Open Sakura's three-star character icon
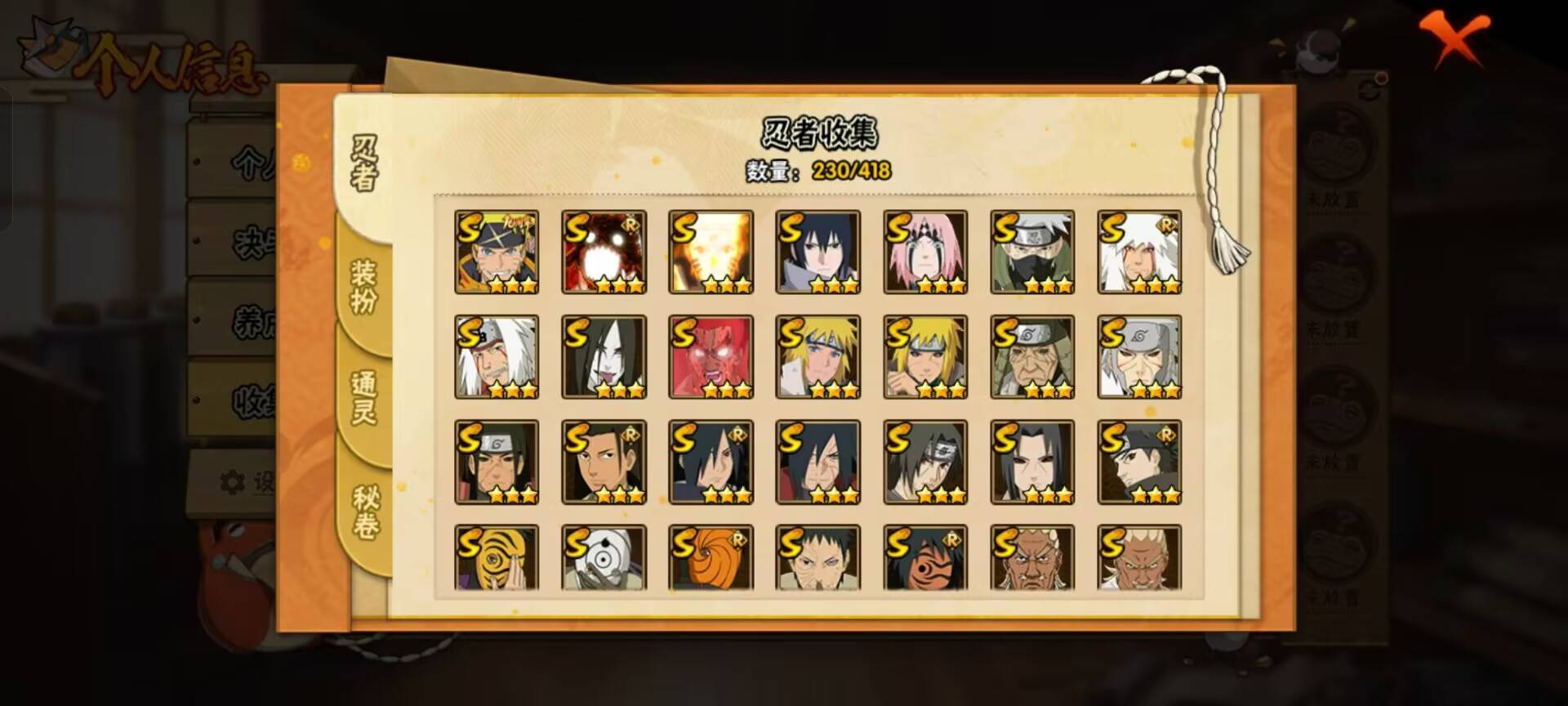This screenshot has height=706, width=1568. point(924,251)
